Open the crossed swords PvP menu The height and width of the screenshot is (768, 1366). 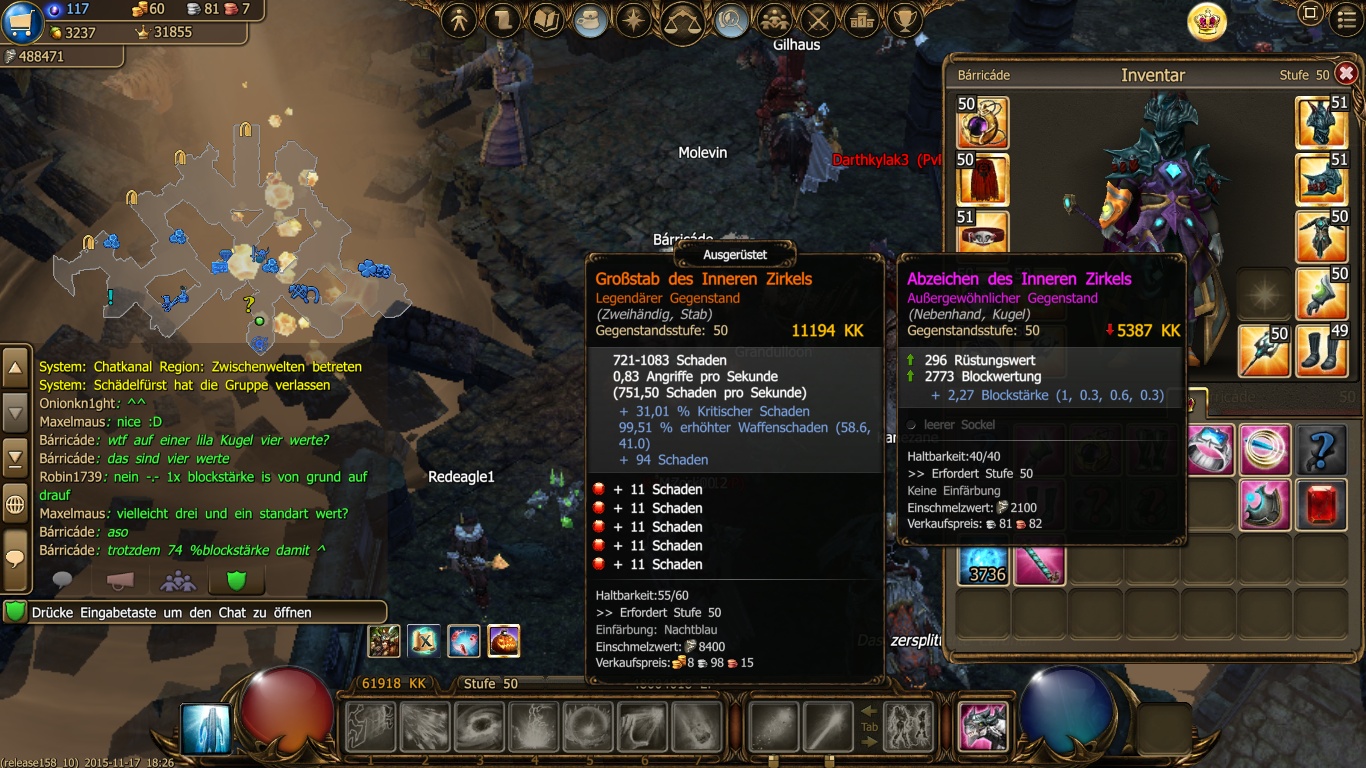(x=818, y=19)
